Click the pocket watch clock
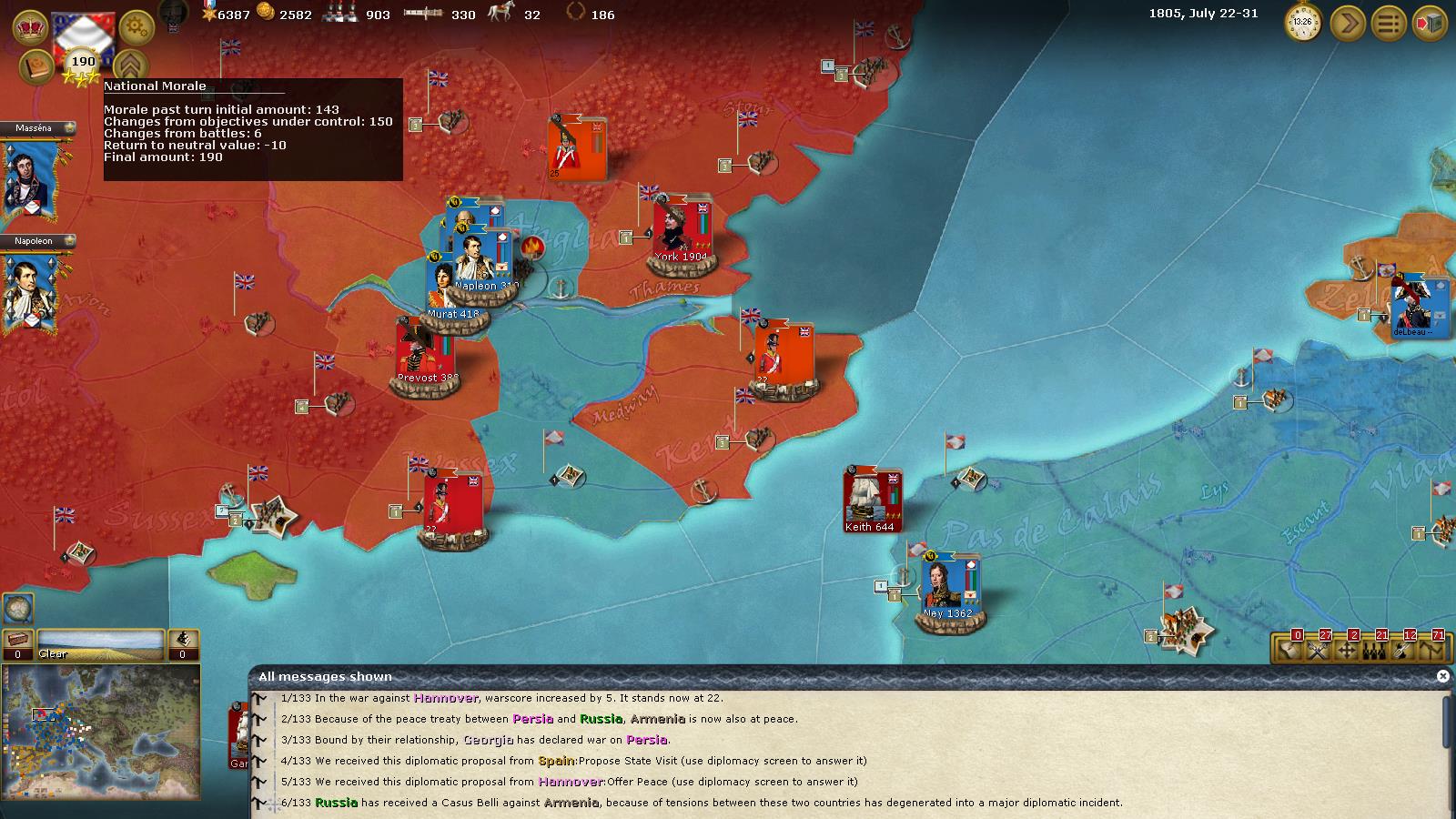 tap(1303, 23)
